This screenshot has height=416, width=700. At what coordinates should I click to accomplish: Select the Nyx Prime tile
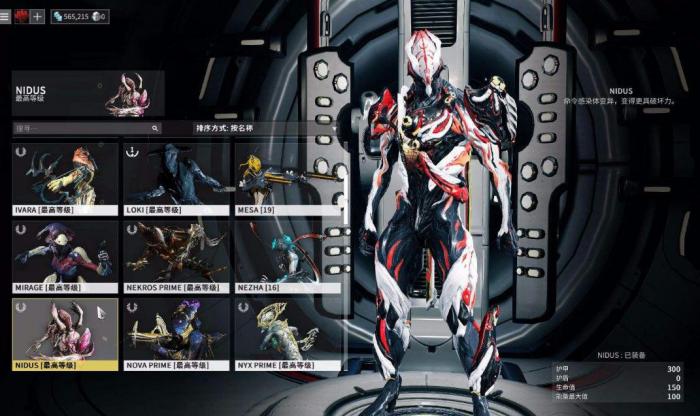[287, 333]
